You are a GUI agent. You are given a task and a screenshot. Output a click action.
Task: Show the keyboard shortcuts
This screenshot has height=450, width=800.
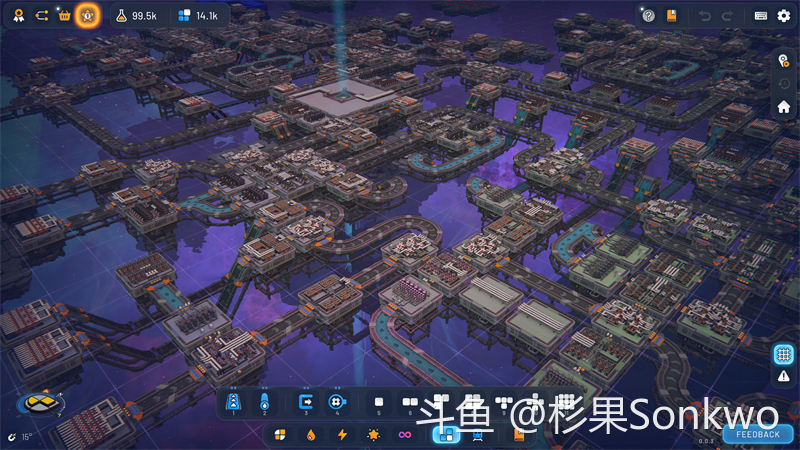[761, 15]
